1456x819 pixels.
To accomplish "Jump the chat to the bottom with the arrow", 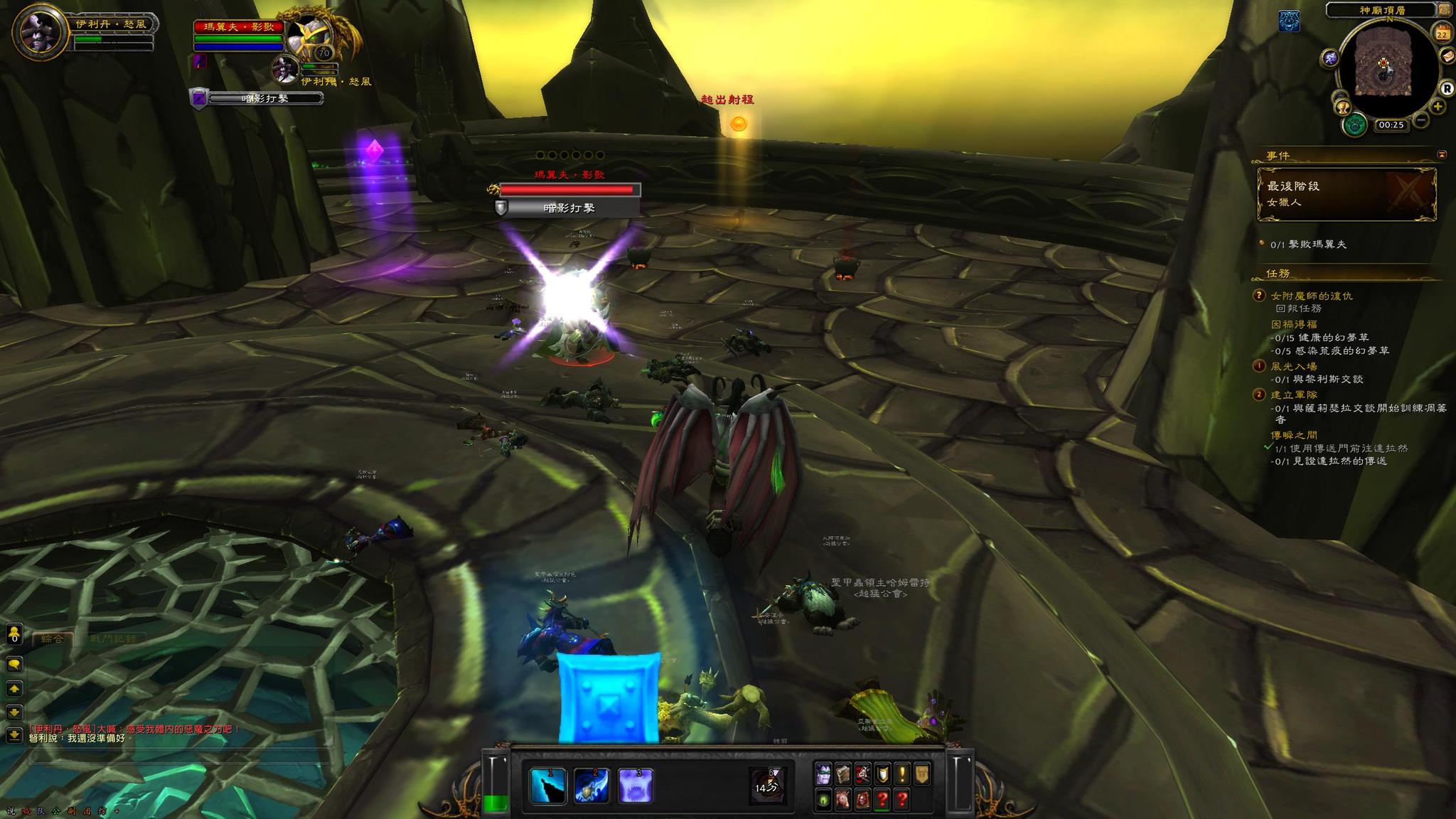I will tap(14, 734).
